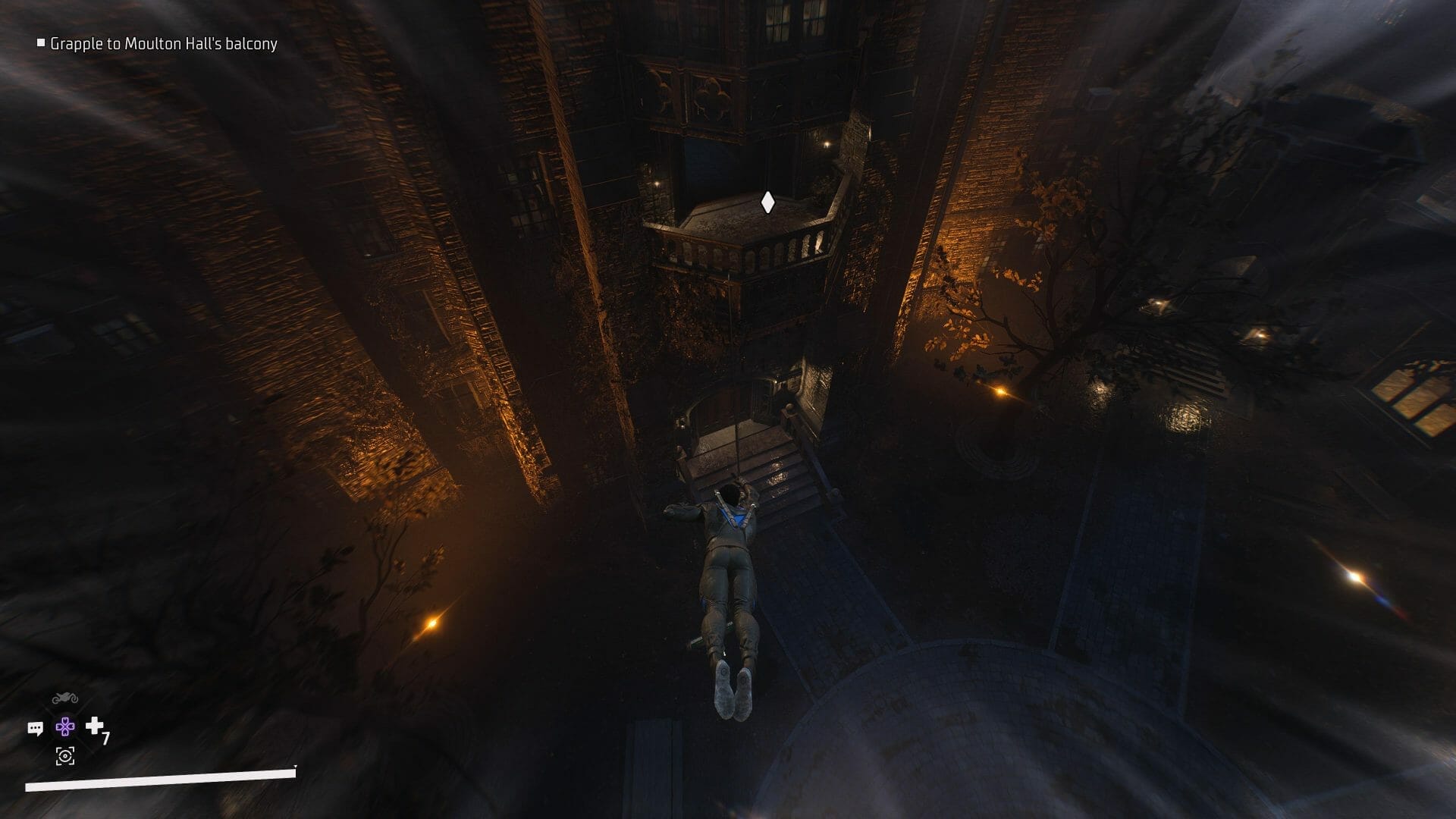This screenshot has width=1456, height=819.
Task: Open the speech bubble chat icon
Action: [x=36, y=728]
